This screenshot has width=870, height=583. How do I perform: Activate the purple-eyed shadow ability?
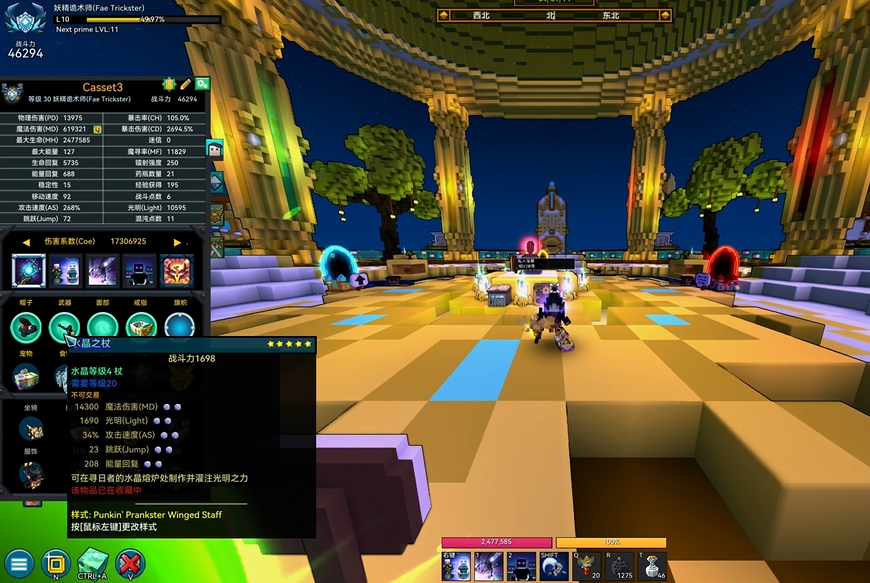click(x=521, y=565)
